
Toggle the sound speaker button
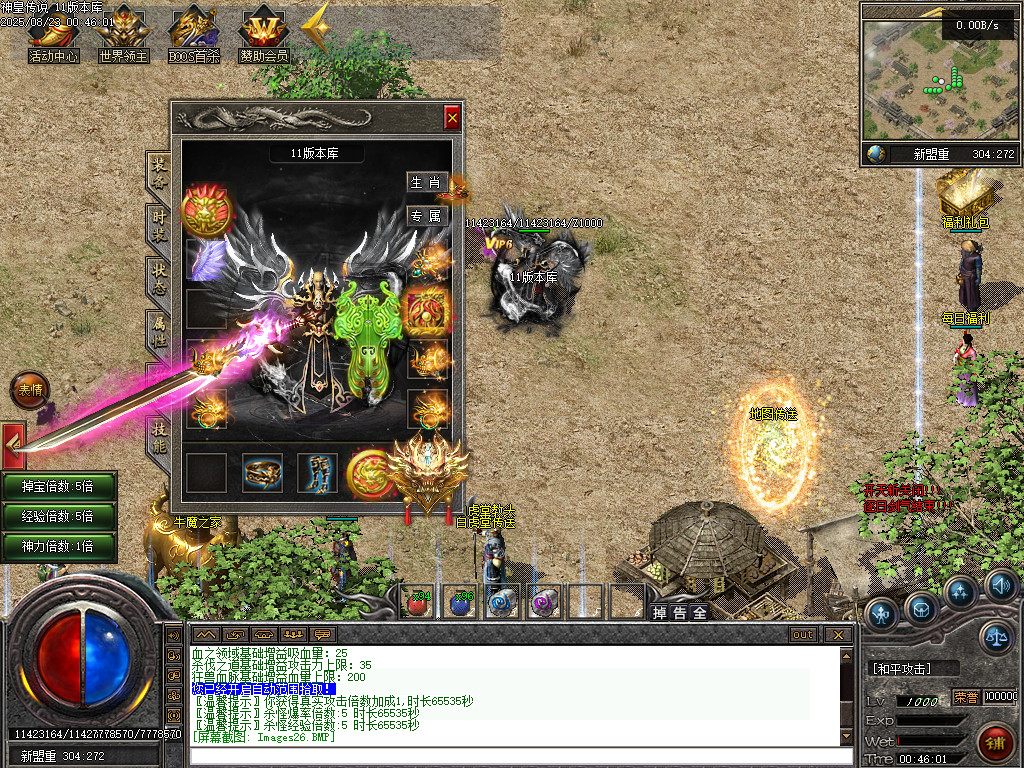click(1000, 584)
